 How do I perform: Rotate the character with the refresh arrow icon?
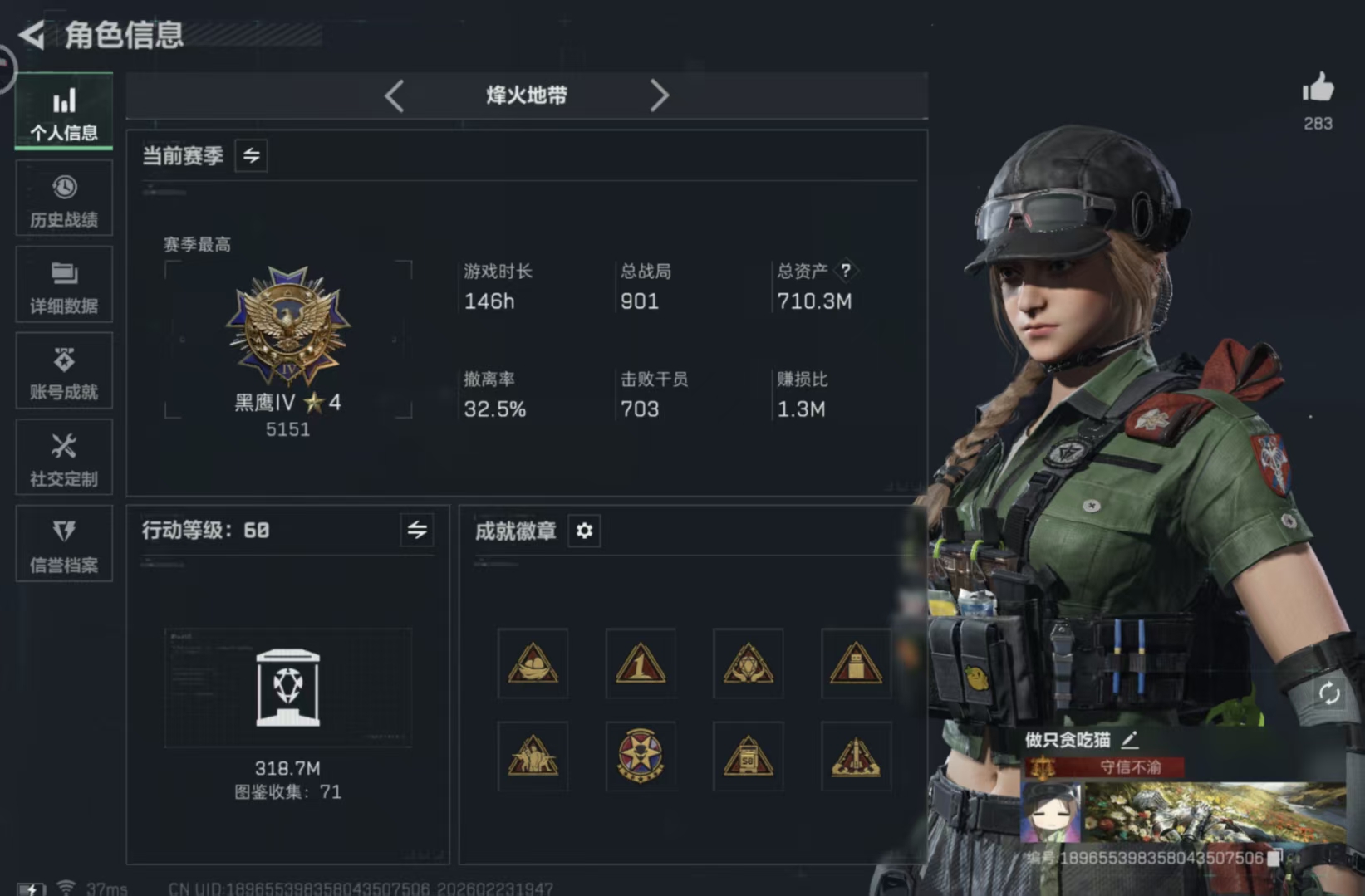1331,691
